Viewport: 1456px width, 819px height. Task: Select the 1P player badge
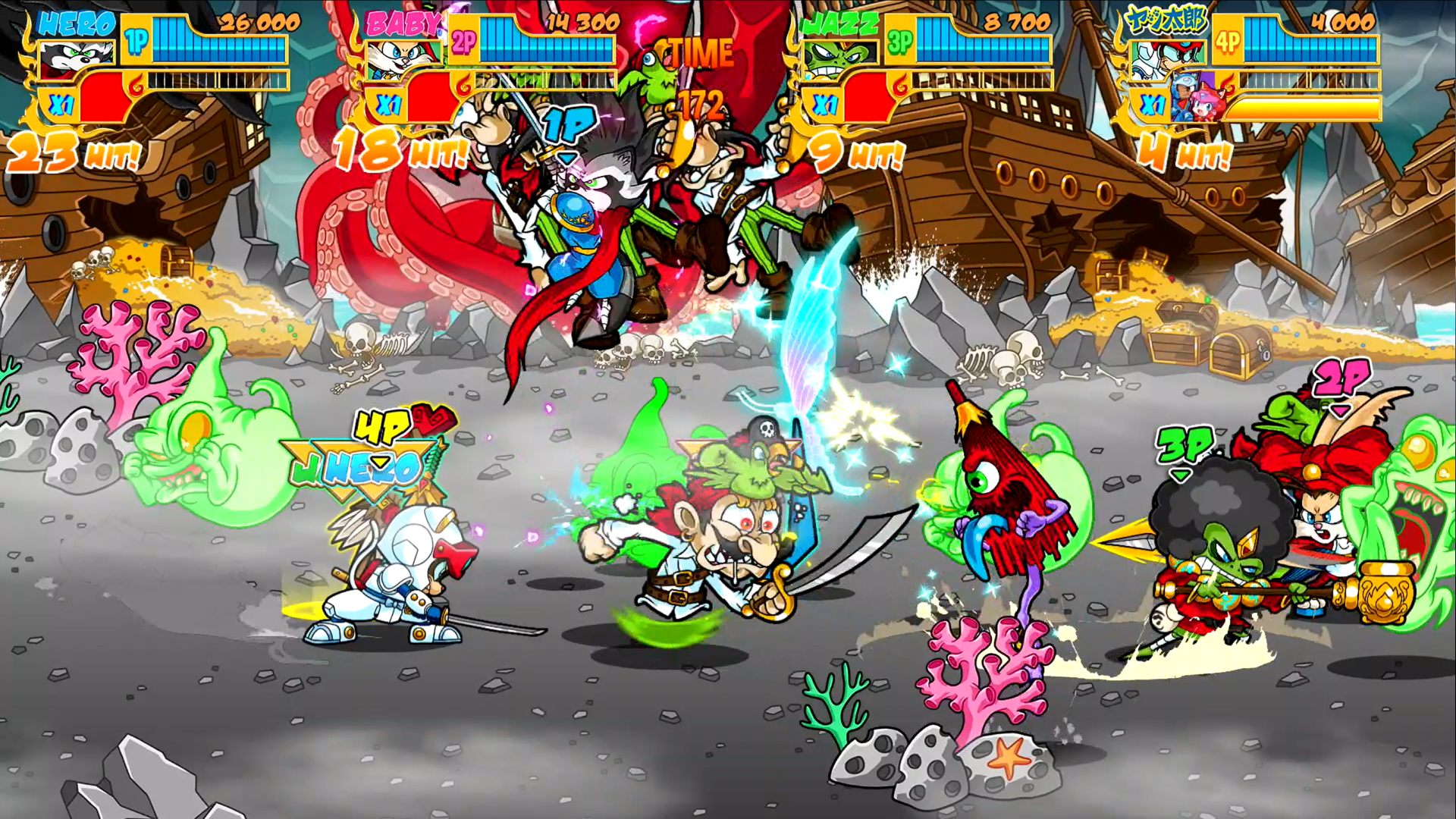tap(136, 42)
